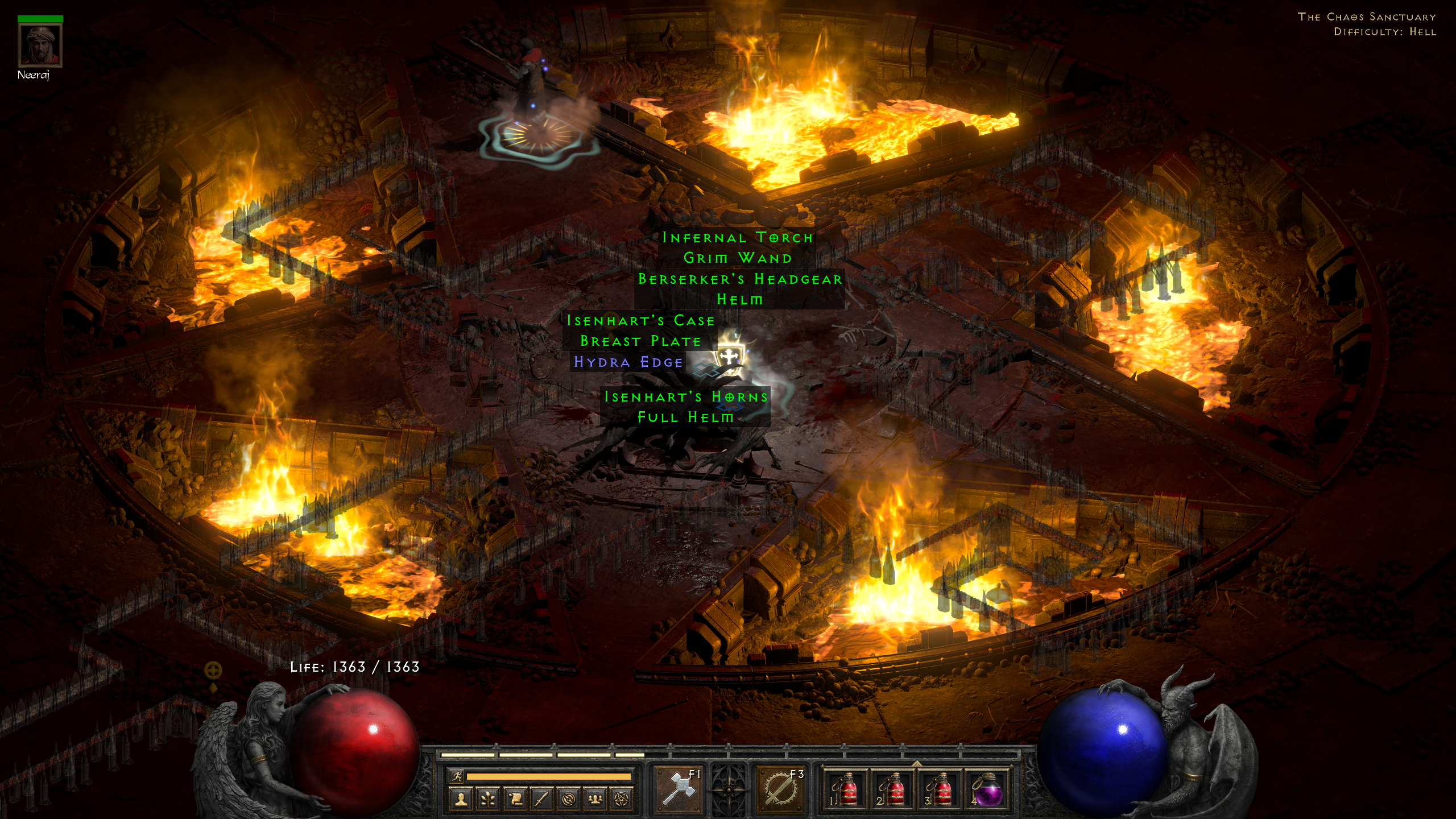Pick up the Hydra Edge item label

coord(628,362)
